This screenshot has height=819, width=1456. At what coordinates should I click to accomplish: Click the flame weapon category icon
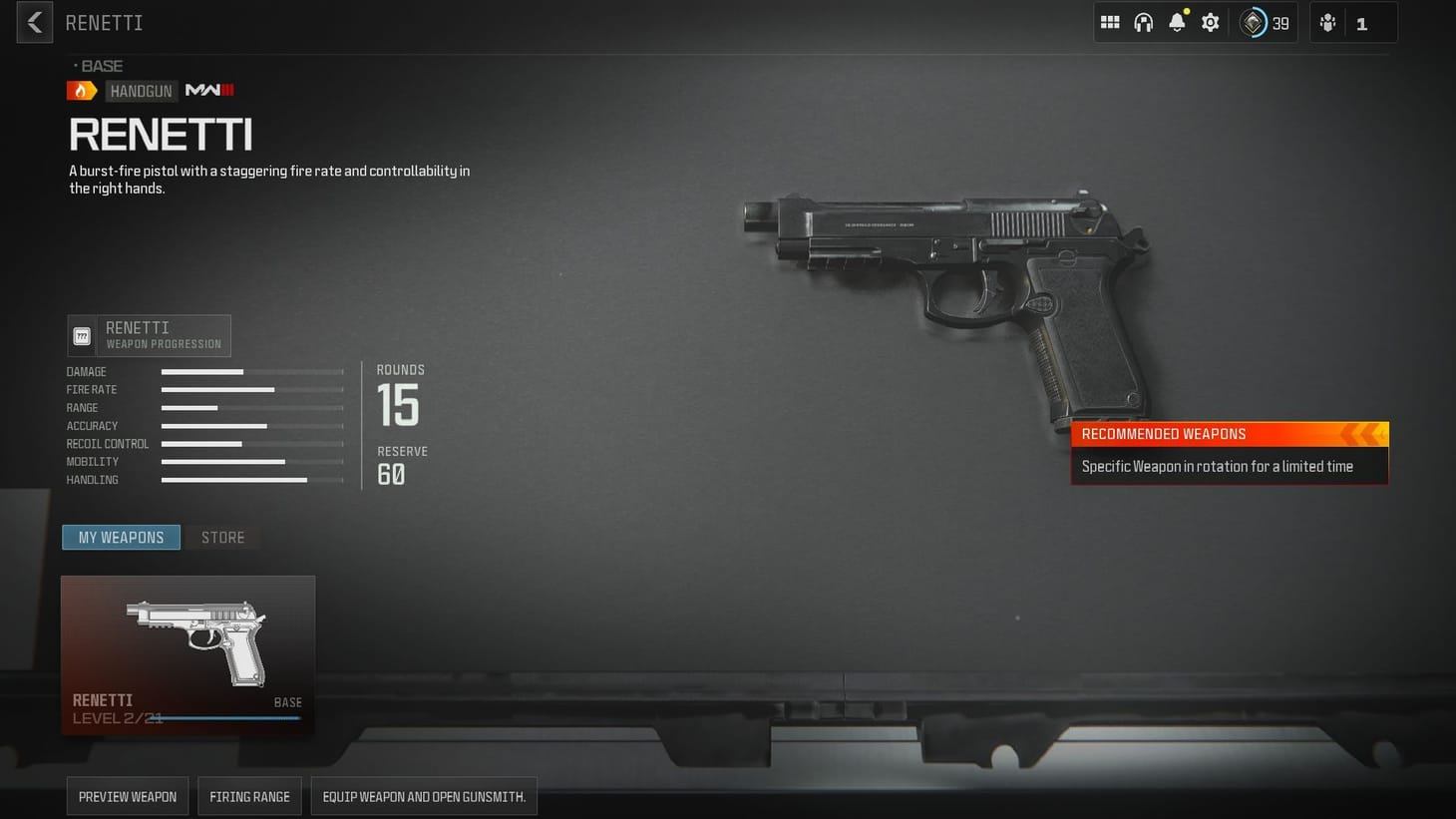point(81,90)
